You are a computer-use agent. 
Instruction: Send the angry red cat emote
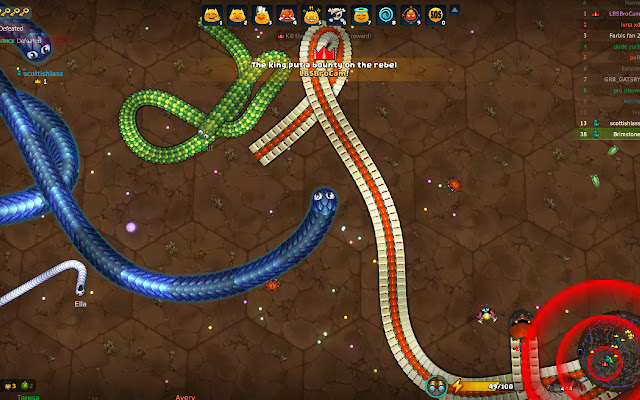coord(286,15)
